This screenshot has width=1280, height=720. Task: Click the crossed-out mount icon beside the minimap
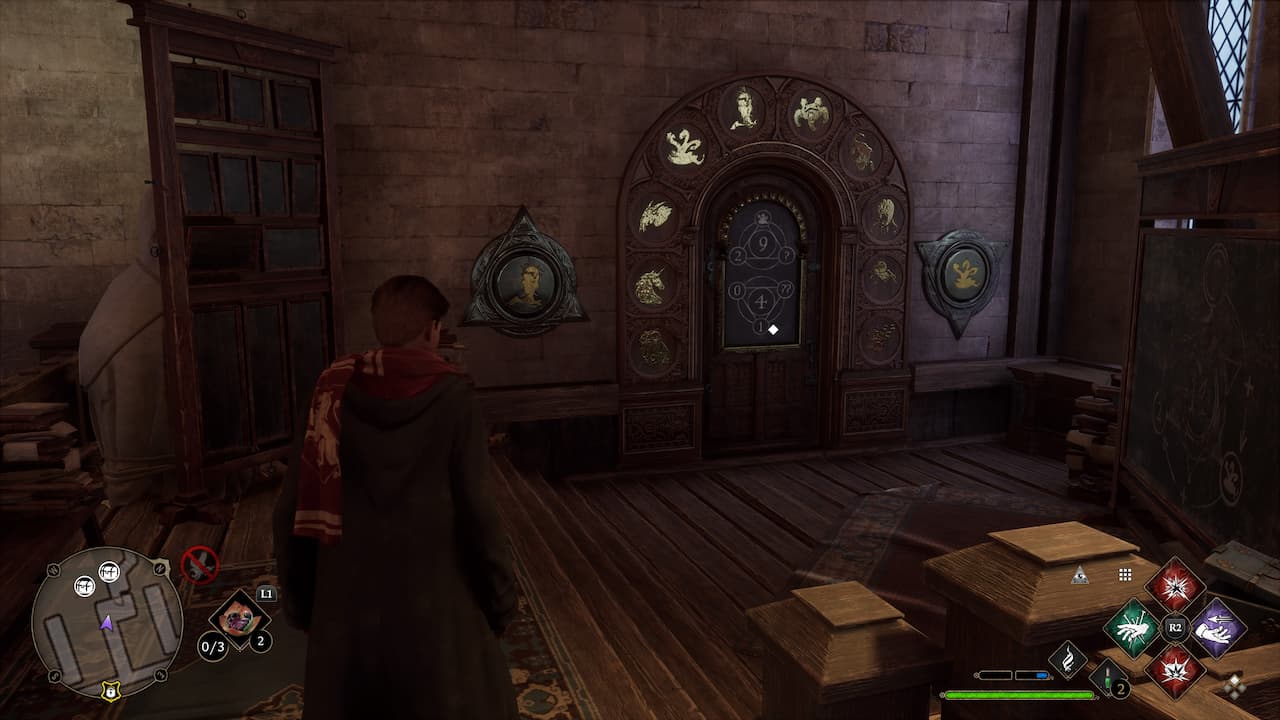[200, 564]
